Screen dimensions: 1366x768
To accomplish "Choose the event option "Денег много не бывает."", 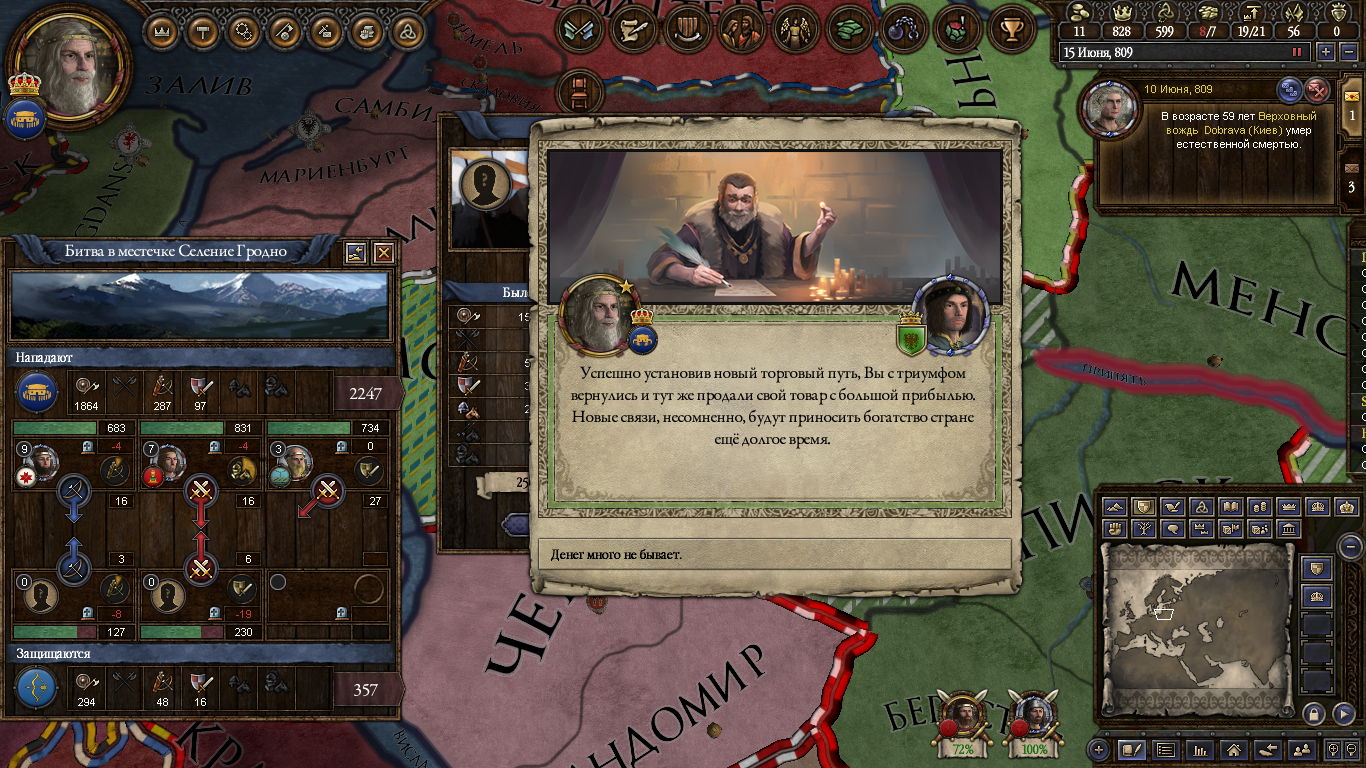I will coord(775,554).
